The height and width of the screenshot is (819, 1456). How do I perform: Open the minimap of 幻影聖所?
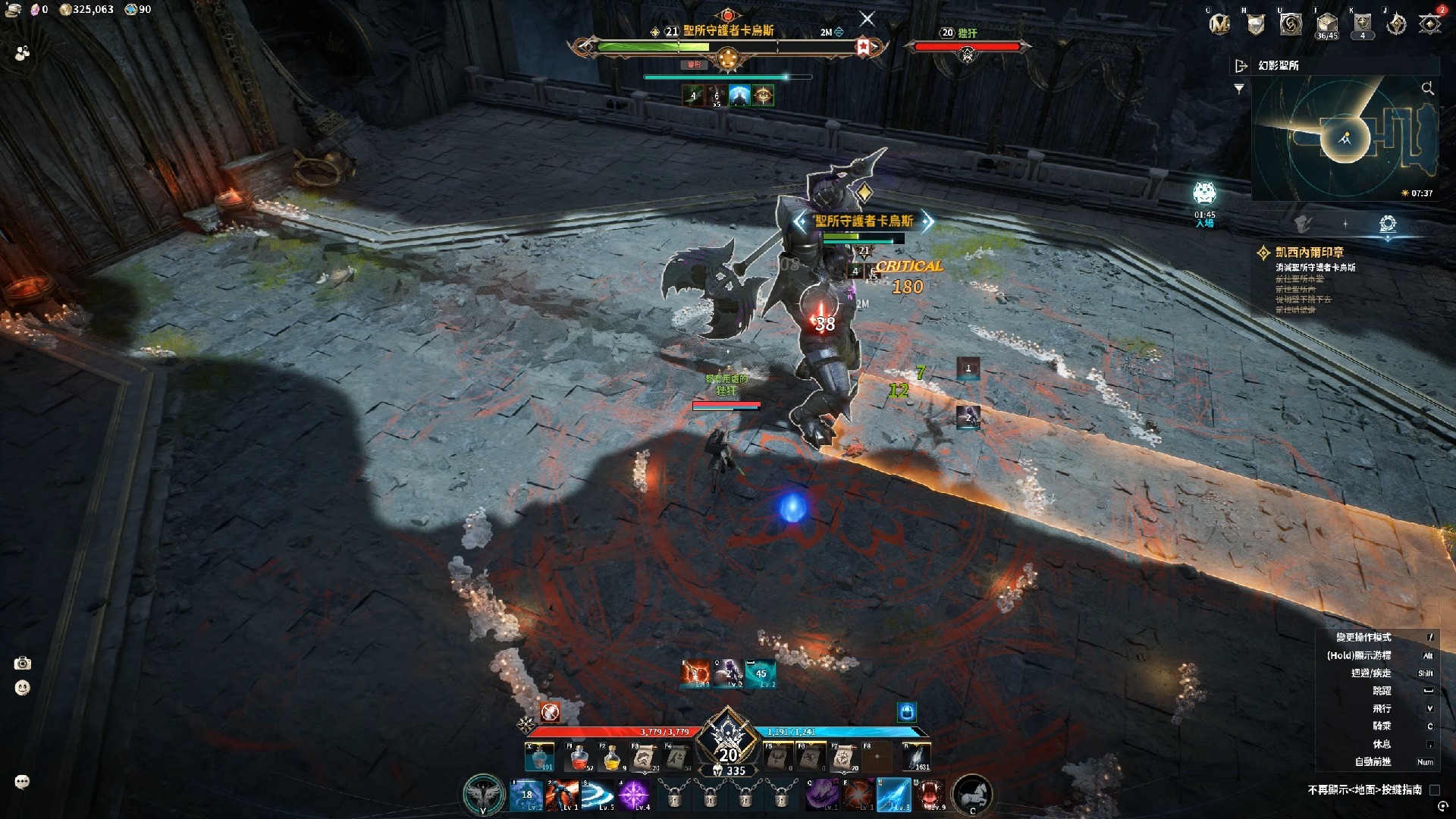[1345, 138]
